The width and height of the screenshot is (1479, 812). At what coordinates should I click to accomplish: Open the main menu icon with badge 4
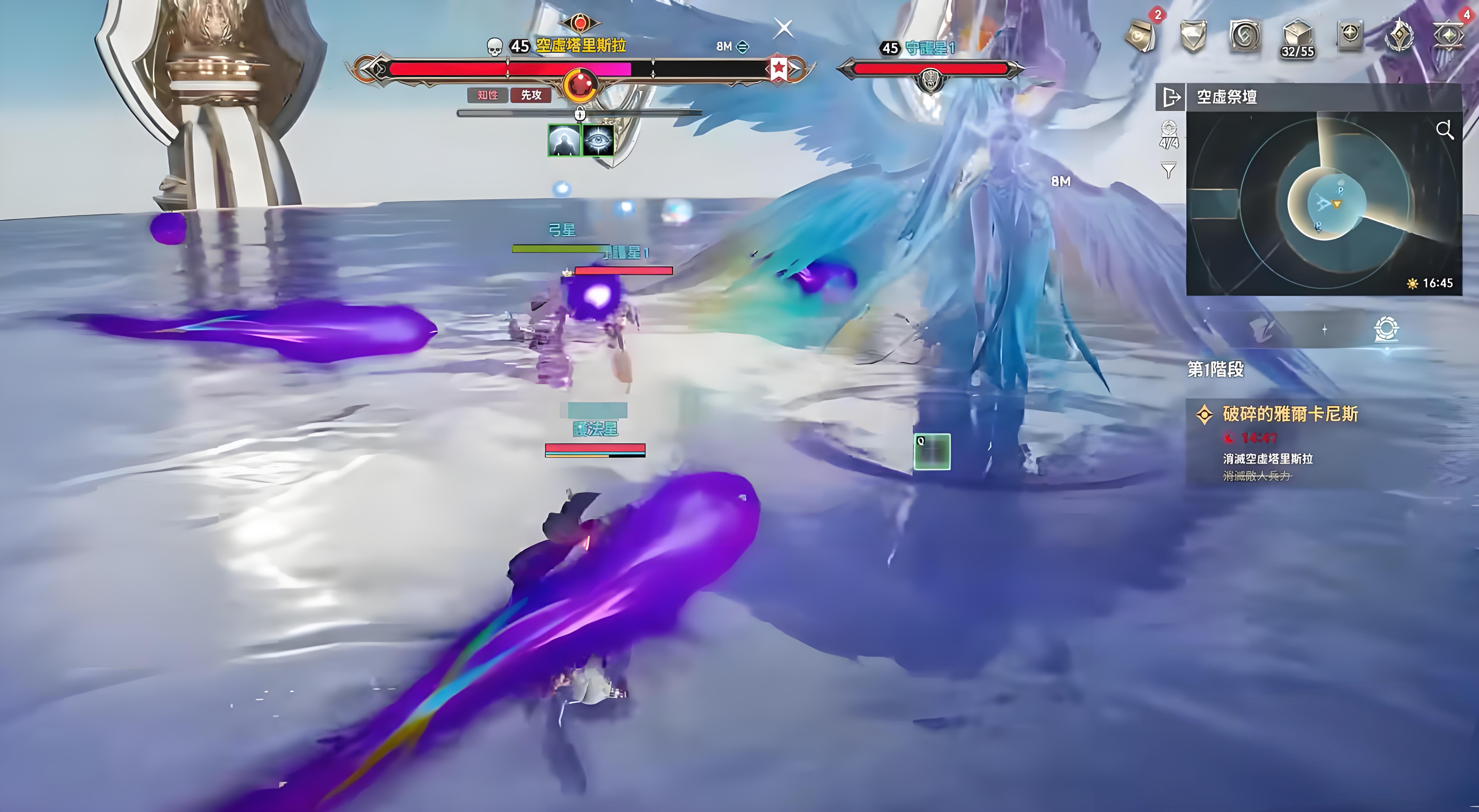click(x=1450, y=35)
